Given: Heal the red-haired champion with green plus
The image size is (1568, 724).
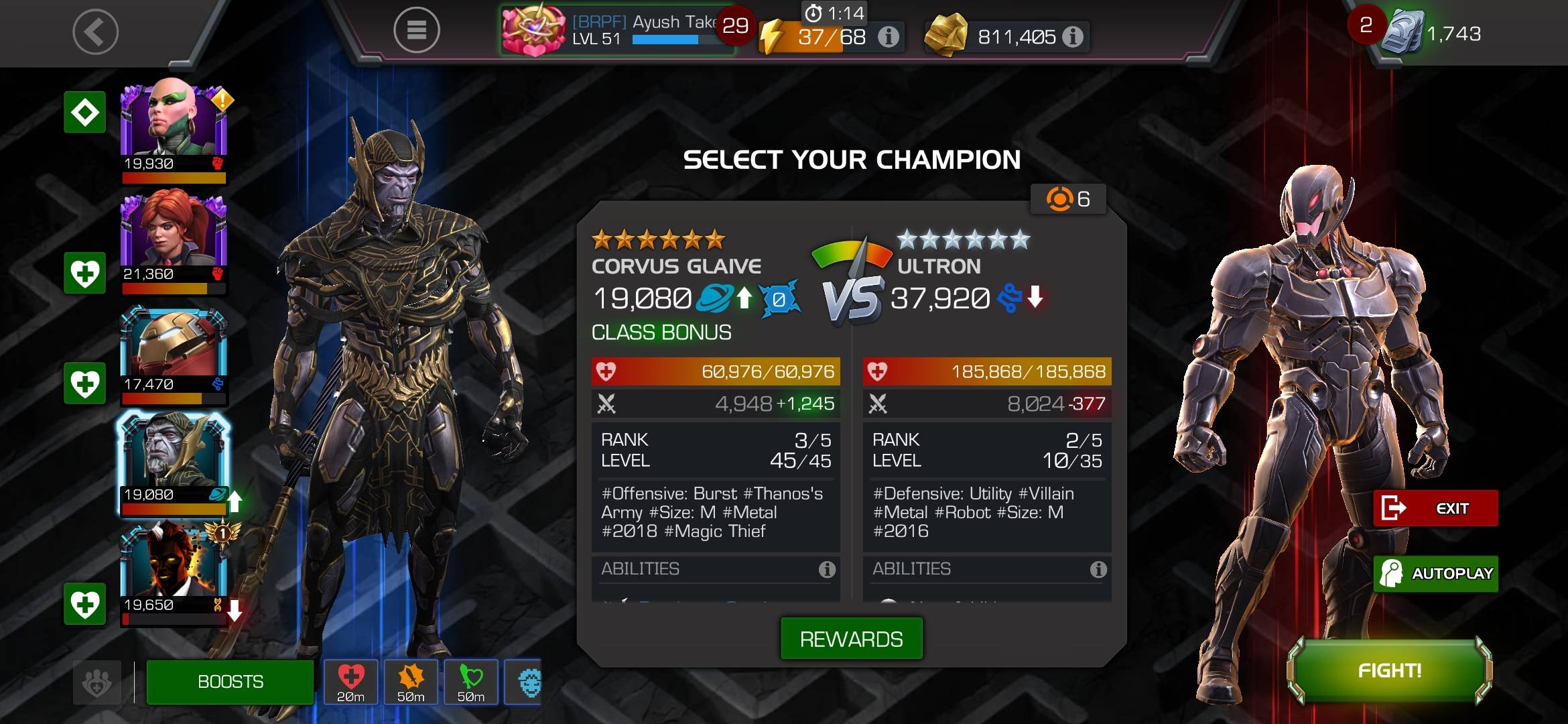Looking at the screenshot, I should (x=84, y=273).
